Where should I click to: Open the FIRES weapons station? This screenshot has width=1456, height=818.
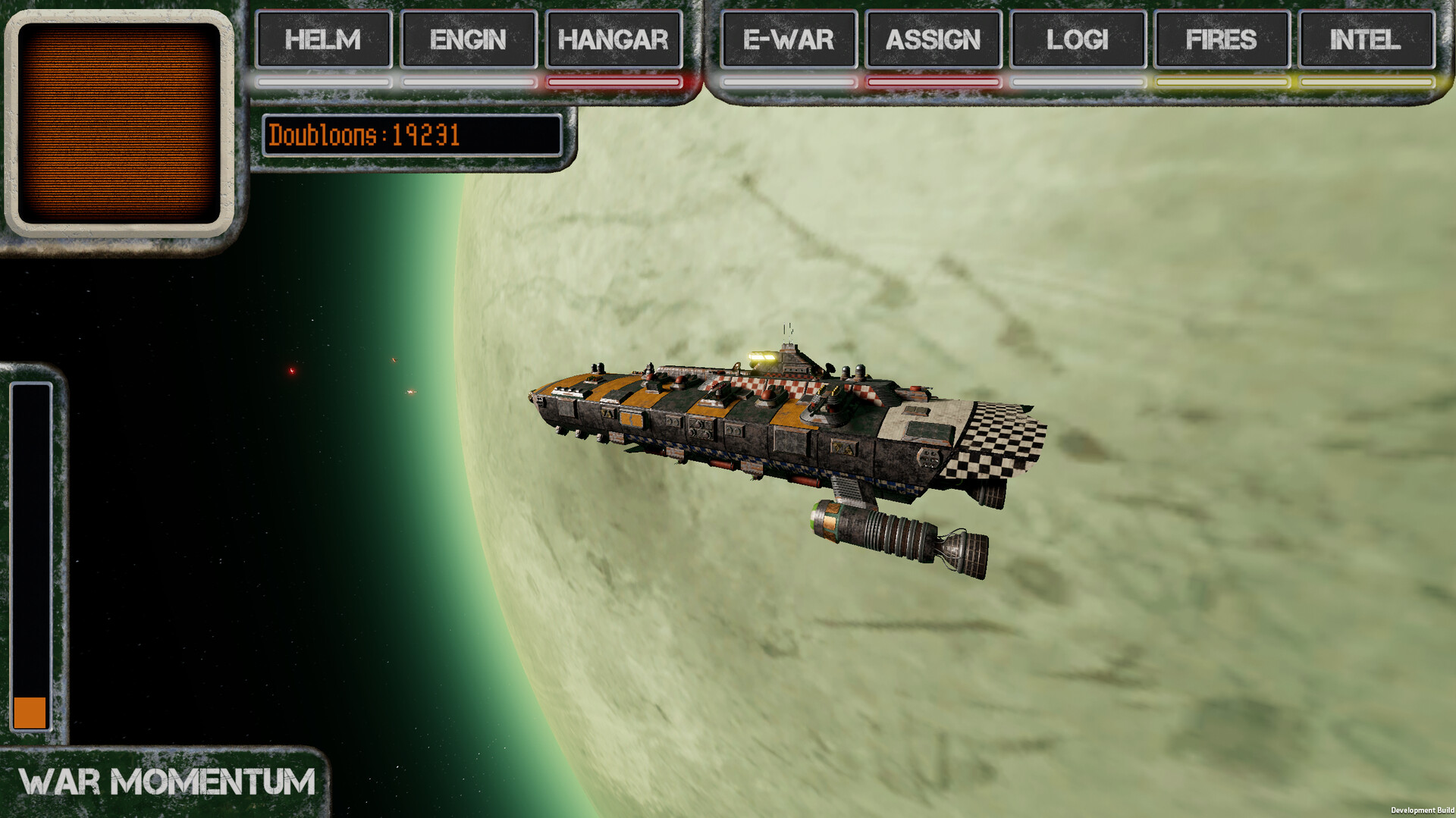(1221, 40)
